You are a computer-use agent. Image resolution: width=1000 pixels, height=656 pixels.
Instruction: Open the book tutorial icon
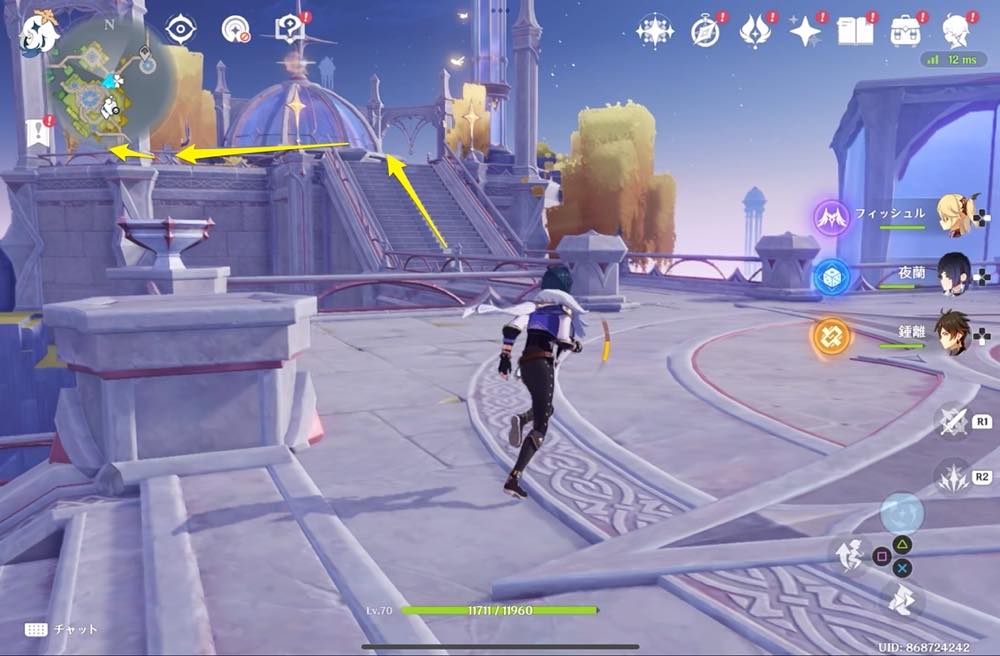pyautogui.click(x=854, y=32)
